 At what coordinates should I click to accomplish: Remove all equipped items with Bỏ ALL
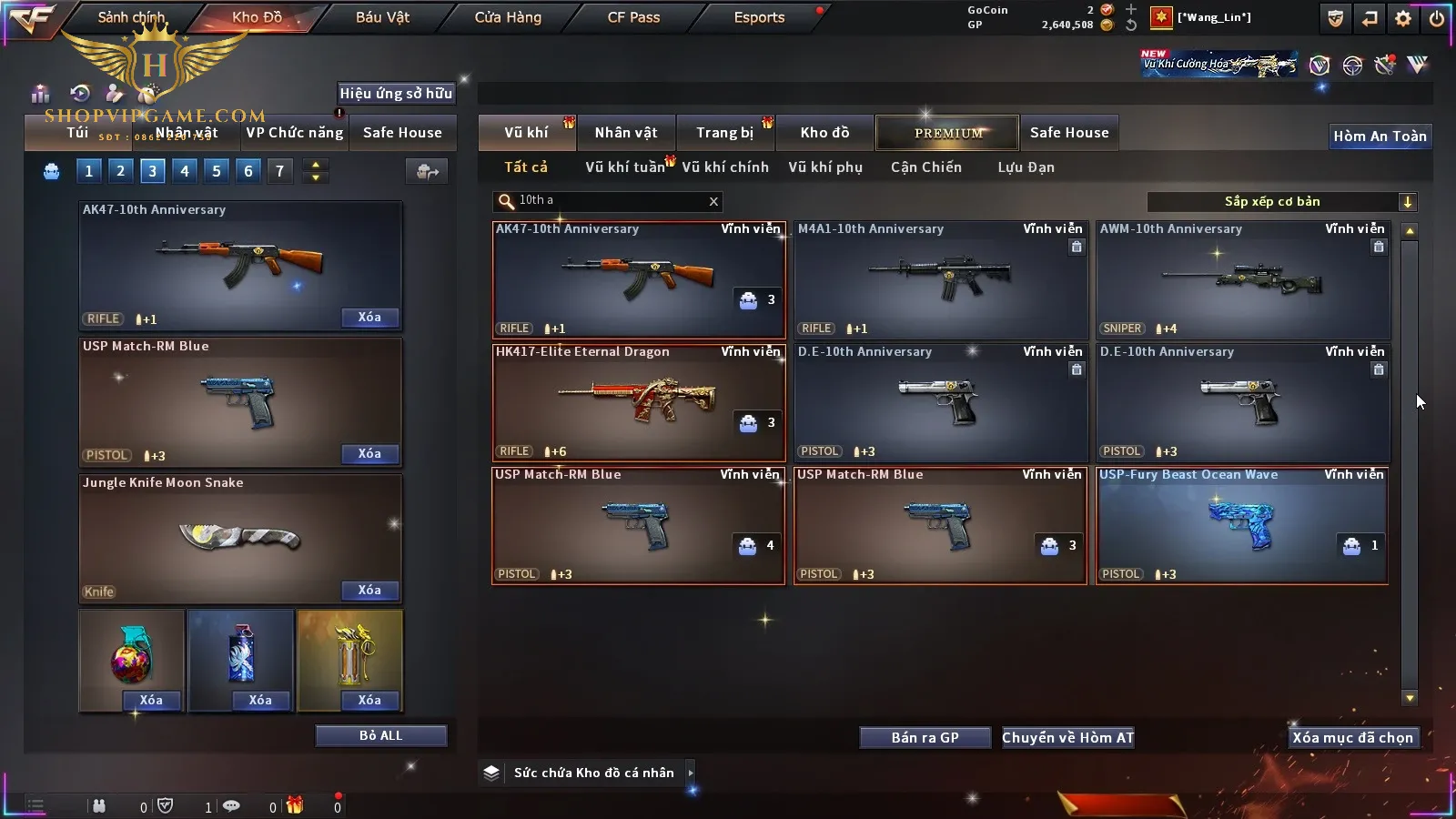click(380, 735)
